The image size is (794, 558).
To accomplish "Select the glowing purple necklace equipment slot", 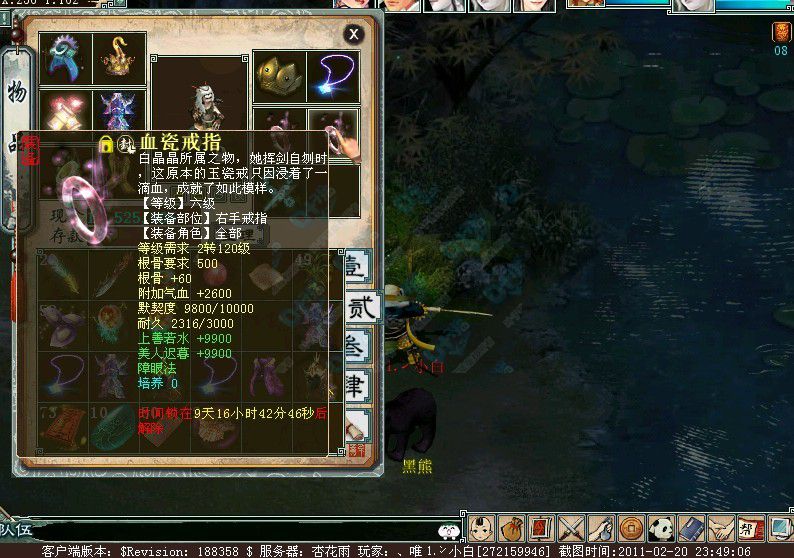I will tap(332, 76).
